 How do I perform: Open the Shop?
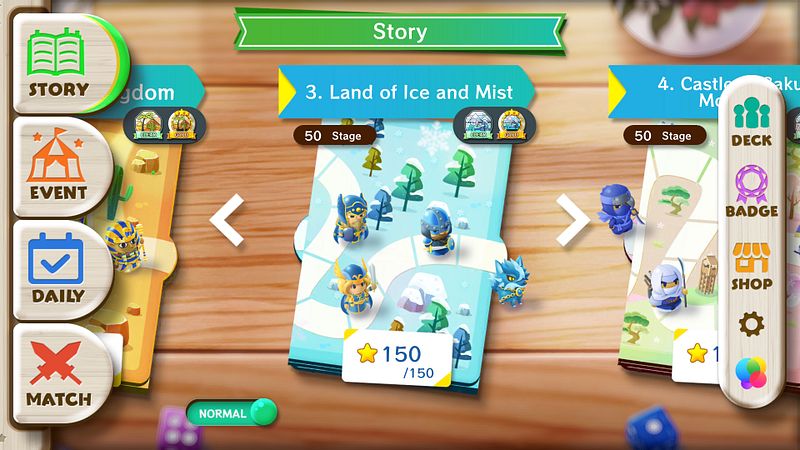(x=751, y=265)
